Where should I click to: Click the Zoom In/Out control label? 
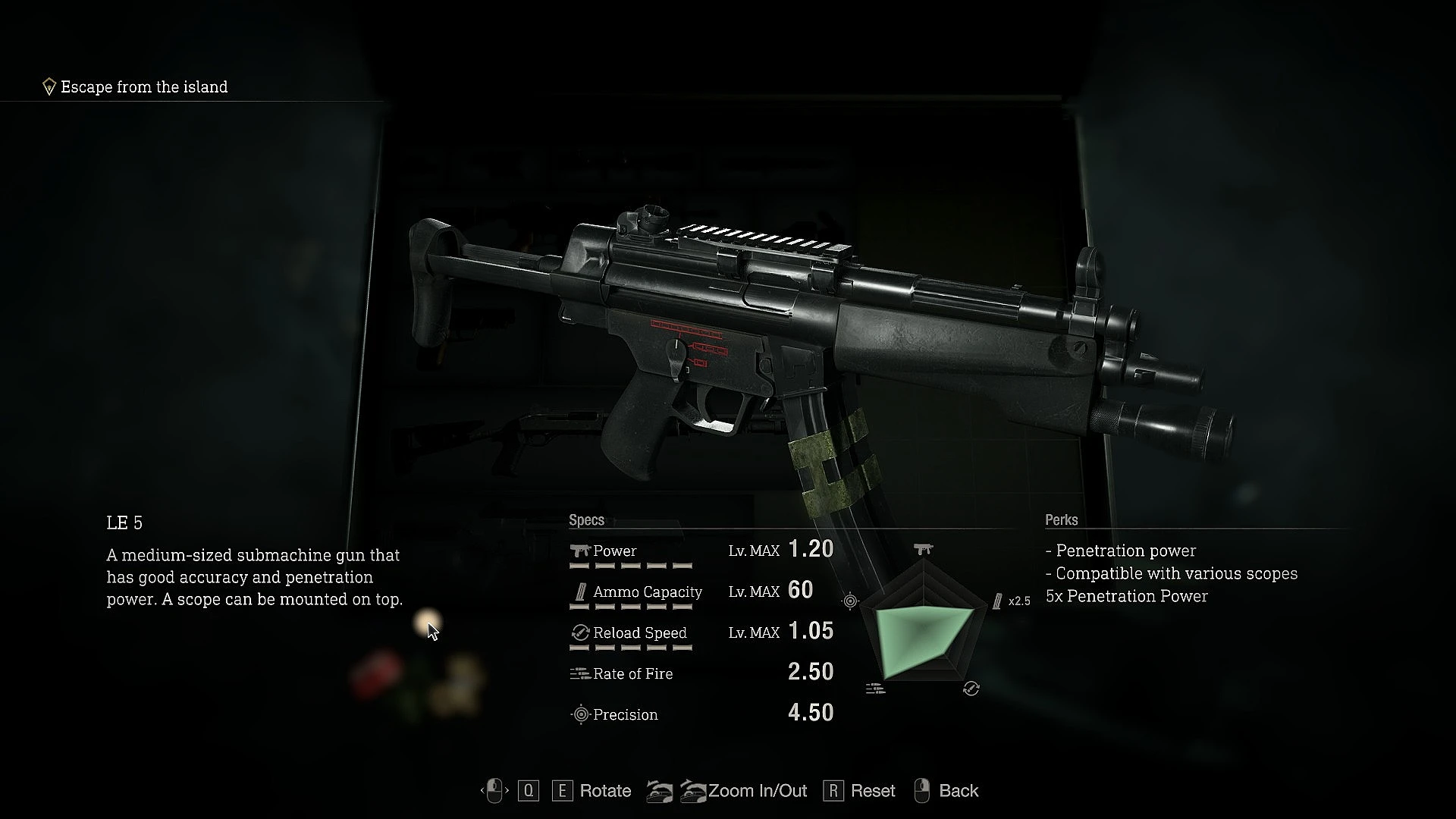click(x=757, y=791)
